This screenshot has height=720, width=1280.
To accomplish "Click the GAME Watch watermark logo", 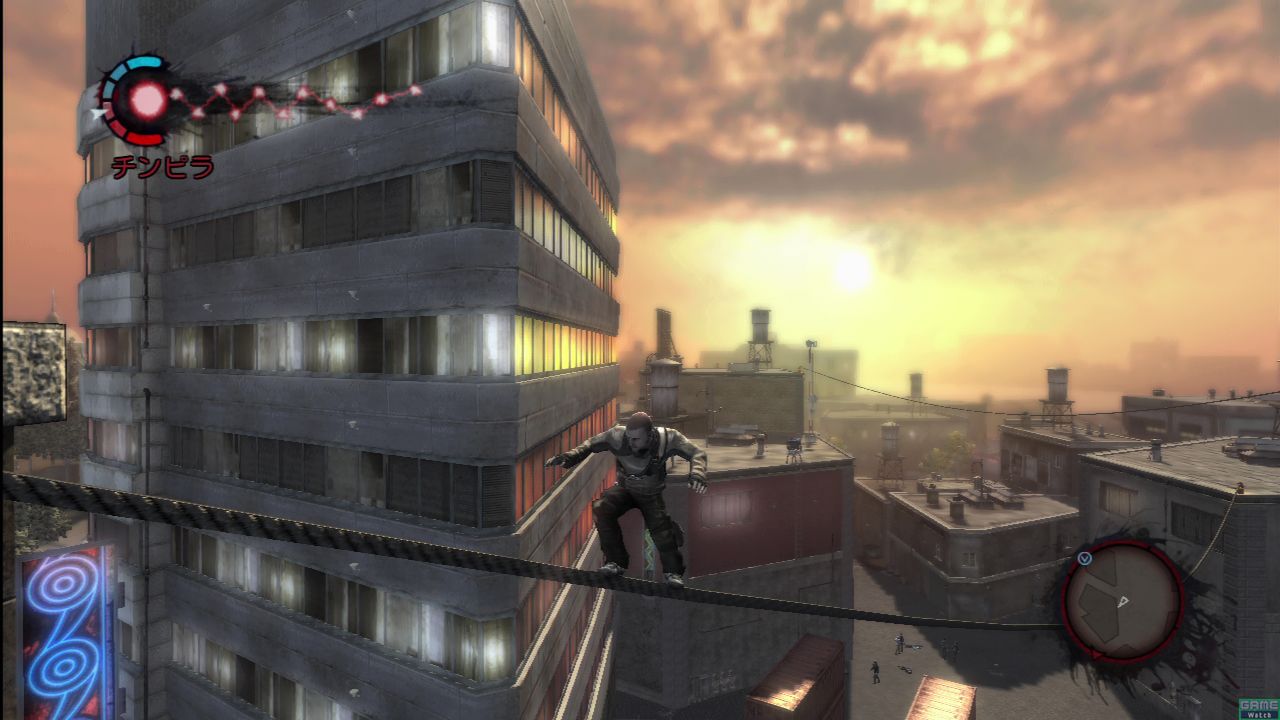I will [x=1258, y=708].
